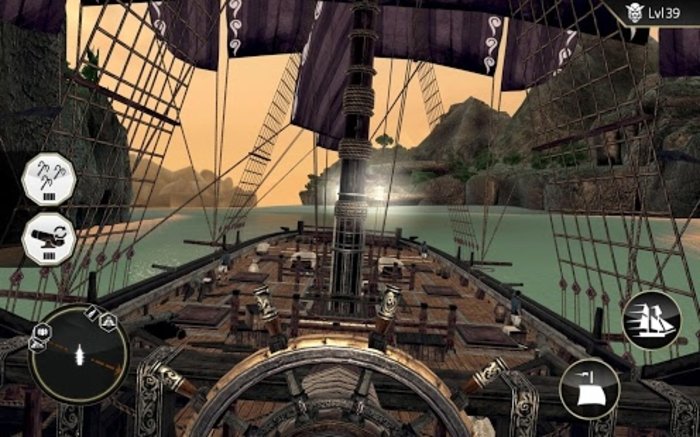700x437 pixels.
Task: Activate the grappling hooks boarding ability
Action: point(49,179)
